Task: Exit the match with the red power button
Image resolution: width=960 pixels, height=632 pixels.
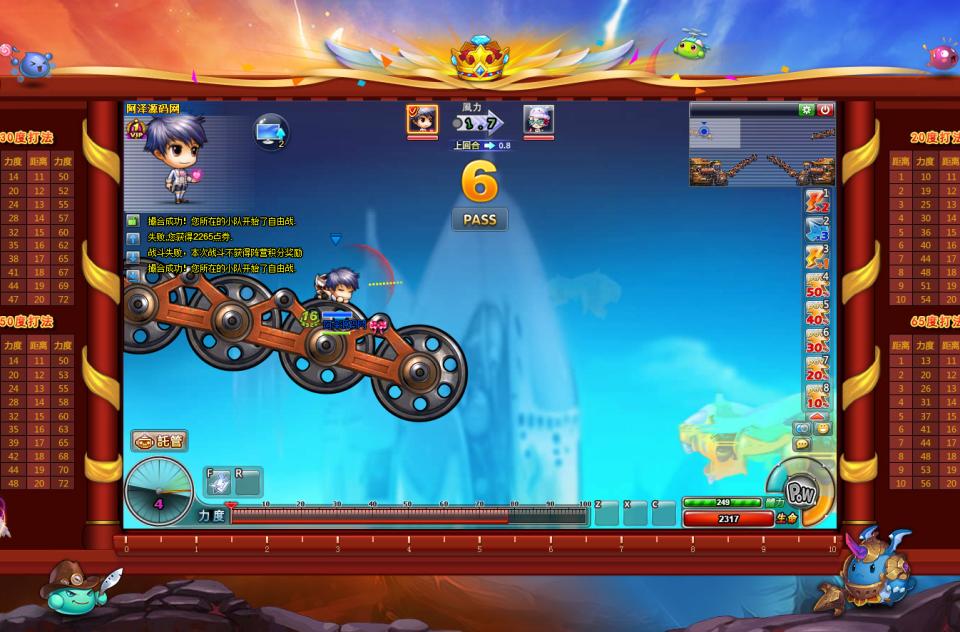Action: tap(825, 110)
